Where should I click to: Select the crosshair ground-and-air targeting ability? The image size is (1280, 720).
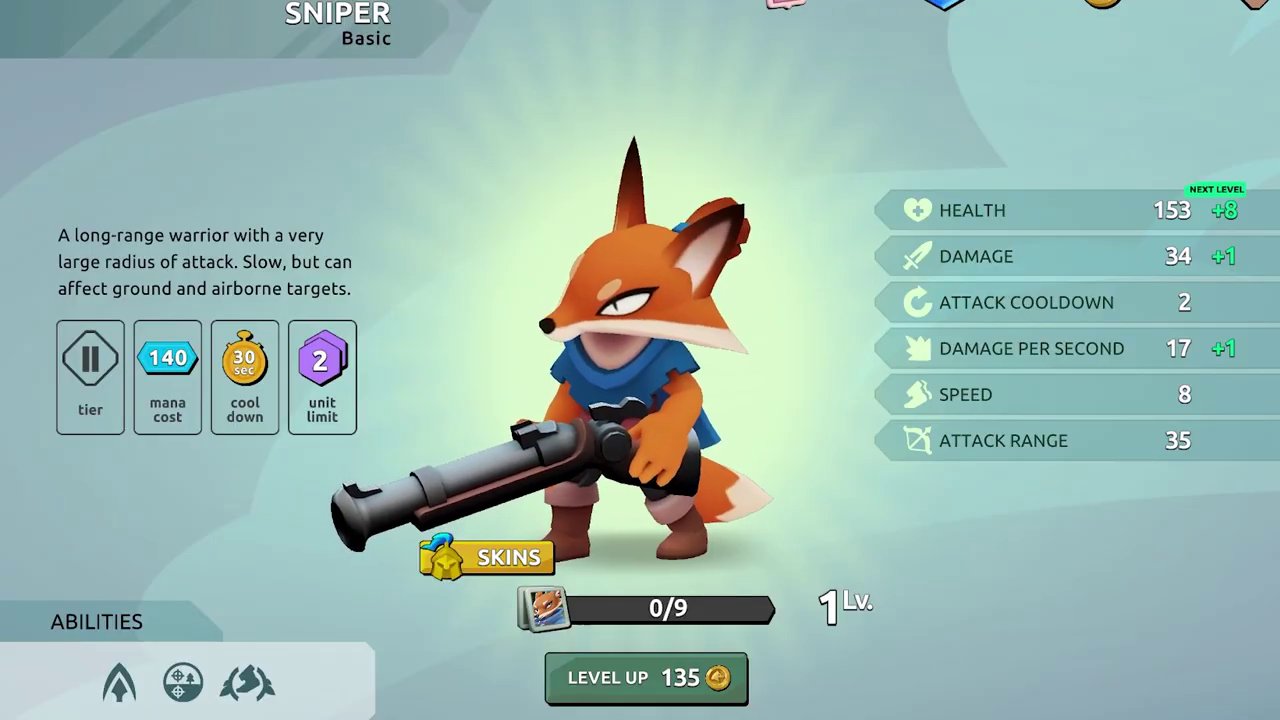point(183,683)
